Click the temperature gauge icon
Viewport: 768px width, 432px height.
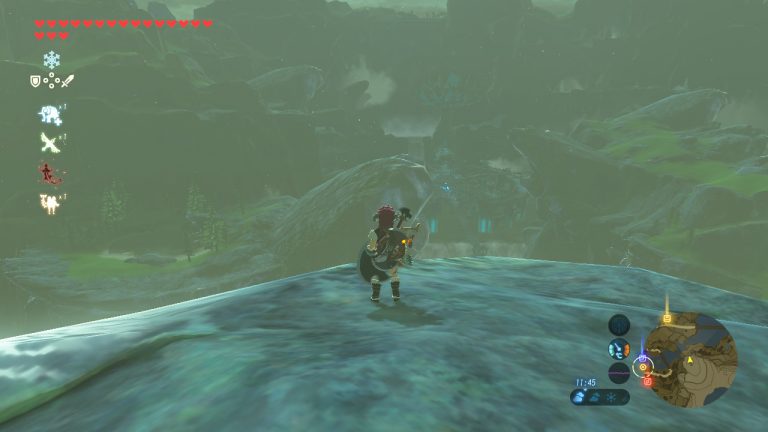coord(619,324)
